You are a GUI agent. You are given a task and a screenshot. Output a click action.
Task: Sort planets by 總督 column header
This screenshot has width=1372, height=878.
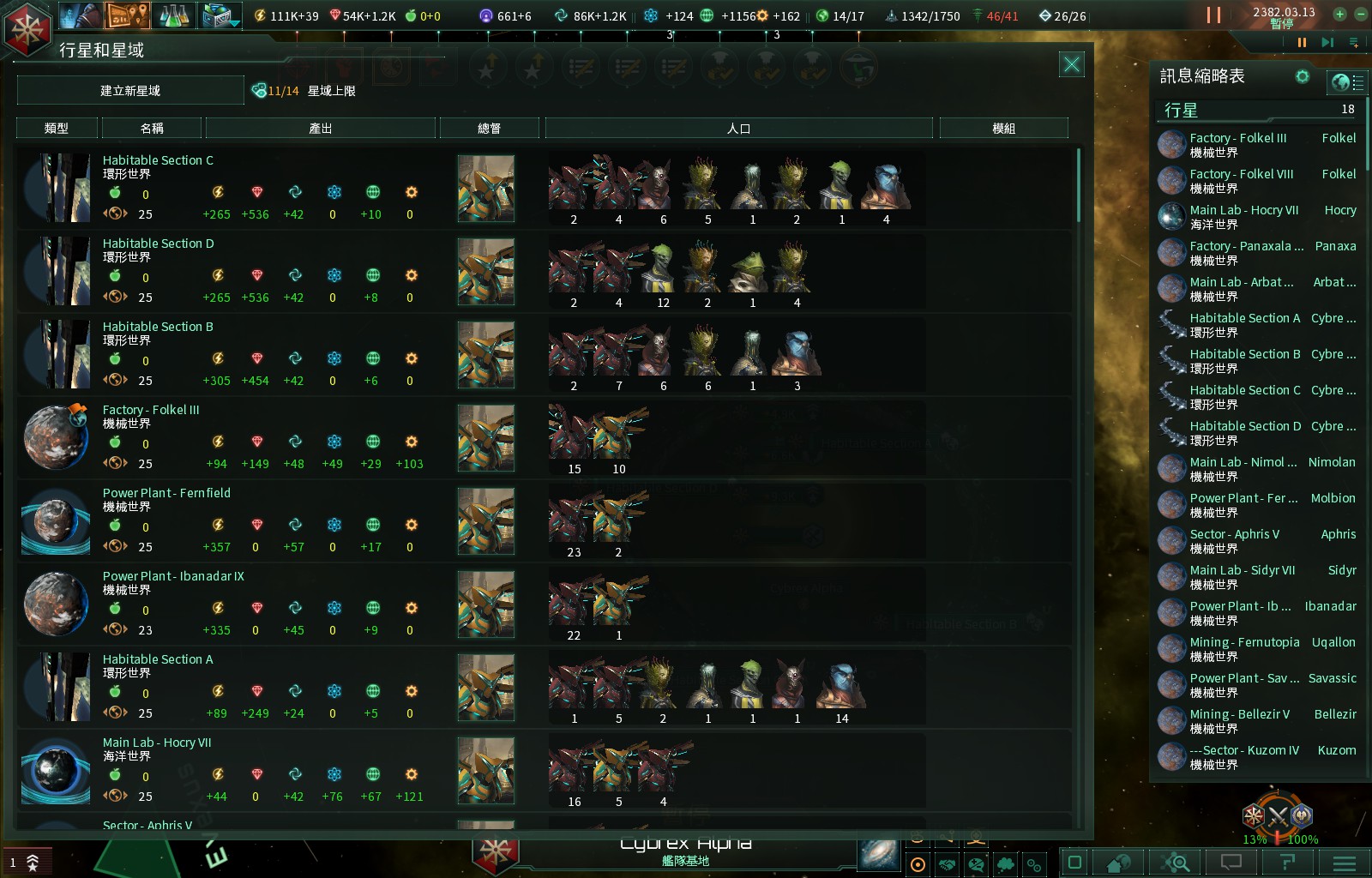[489, 129]
